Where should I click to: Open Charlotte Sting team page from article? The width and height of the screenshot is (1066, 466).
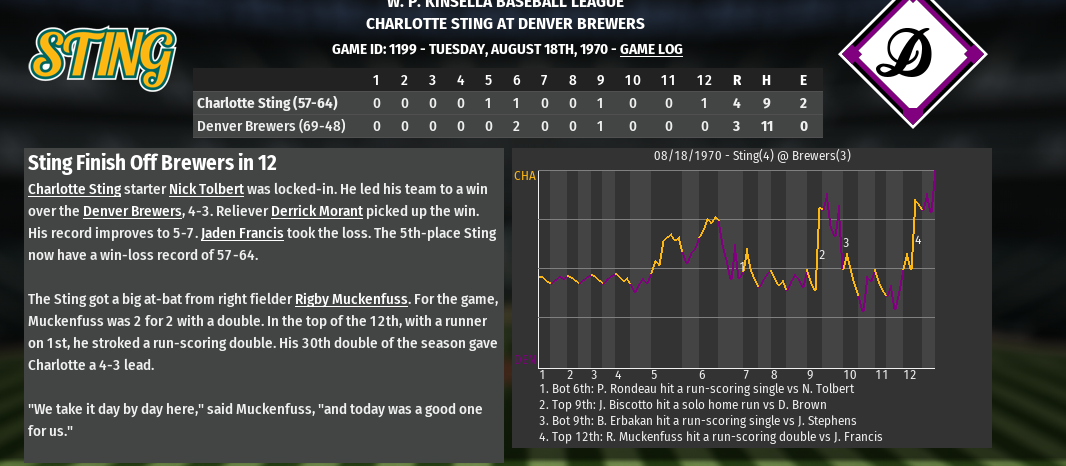coord(74,189)
